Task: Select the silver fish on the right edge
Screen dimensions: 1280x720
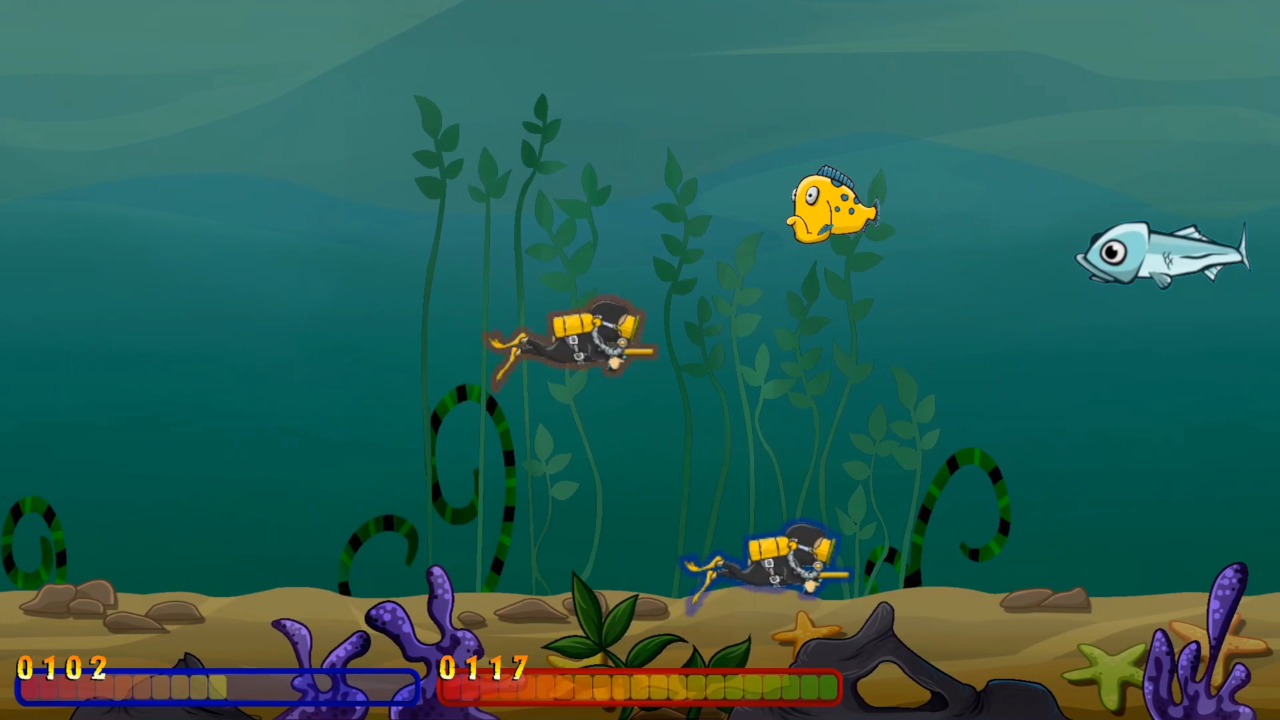Action: click(x=1160, y=255)
